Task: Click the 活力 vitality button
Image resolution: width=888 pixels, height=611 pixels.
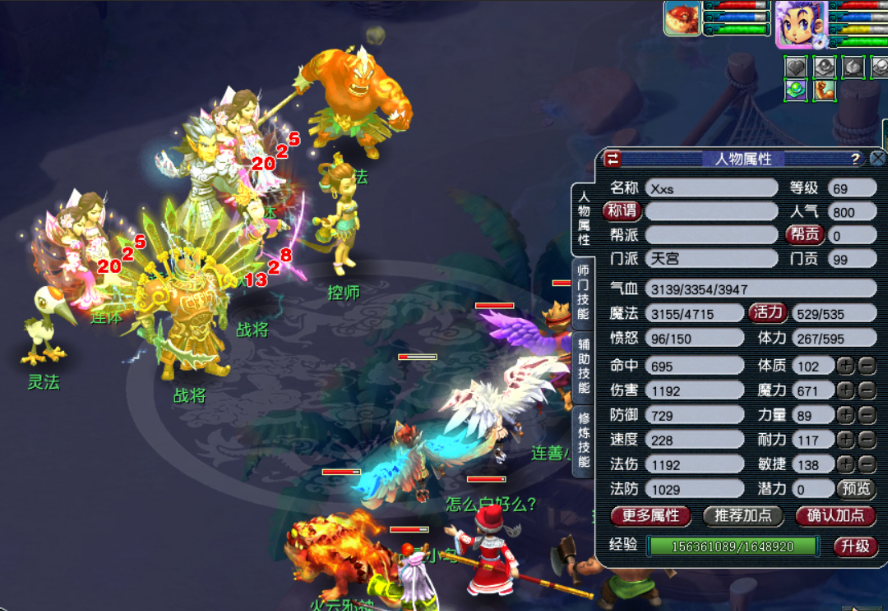Action: pyautogui.click(x=767, y=312)
